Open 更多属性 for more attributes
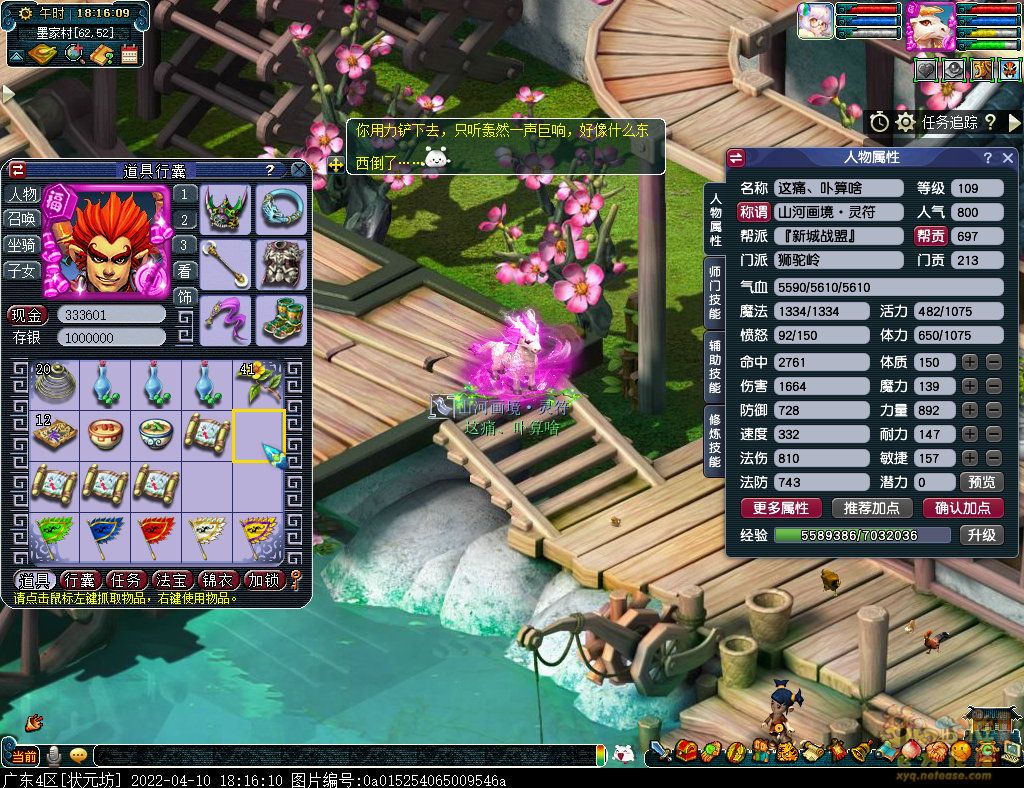This screenshot has width=1024, height=788. coord(780,508)
